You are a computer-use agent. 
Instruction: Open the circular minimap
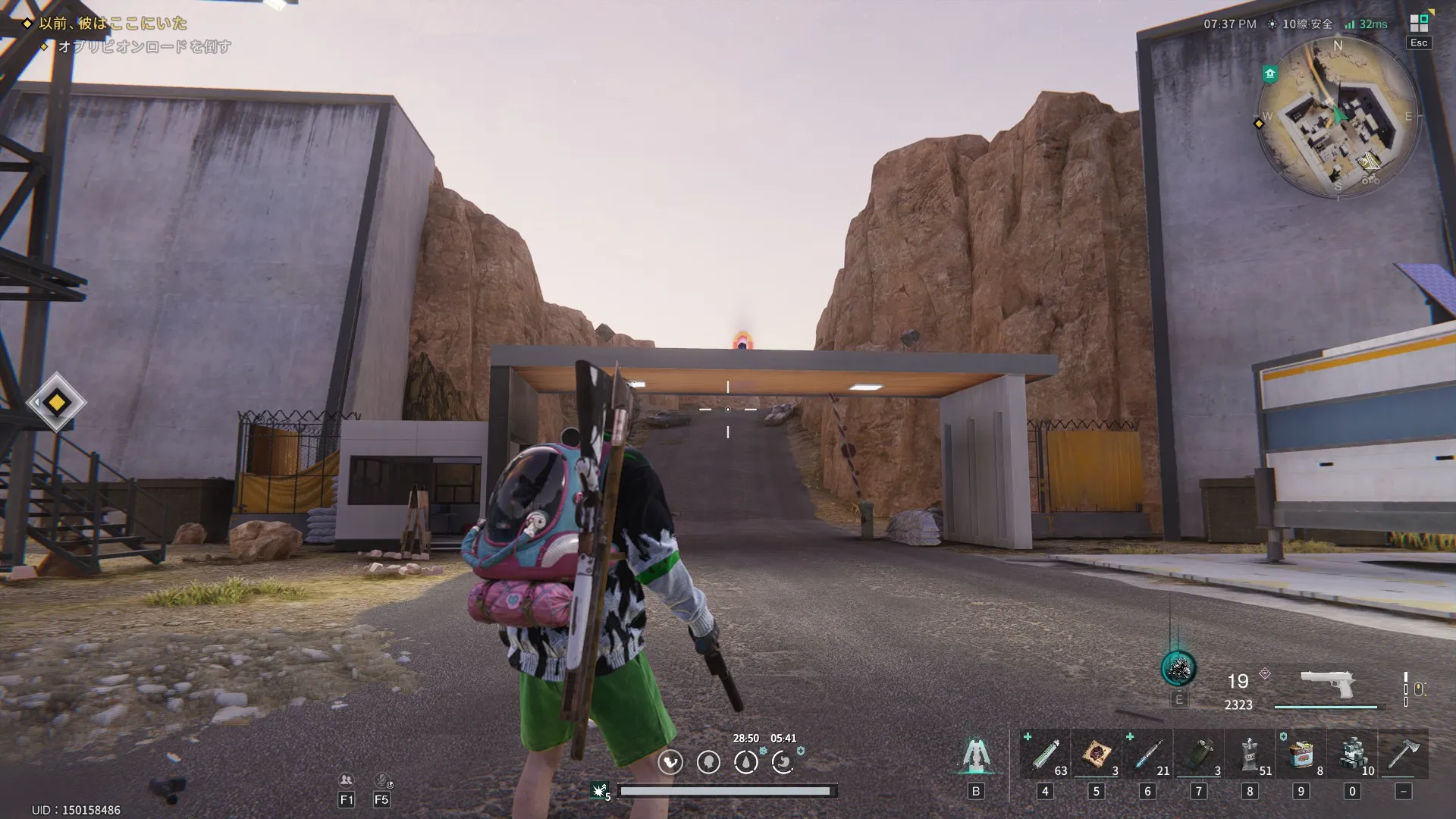1338,118
